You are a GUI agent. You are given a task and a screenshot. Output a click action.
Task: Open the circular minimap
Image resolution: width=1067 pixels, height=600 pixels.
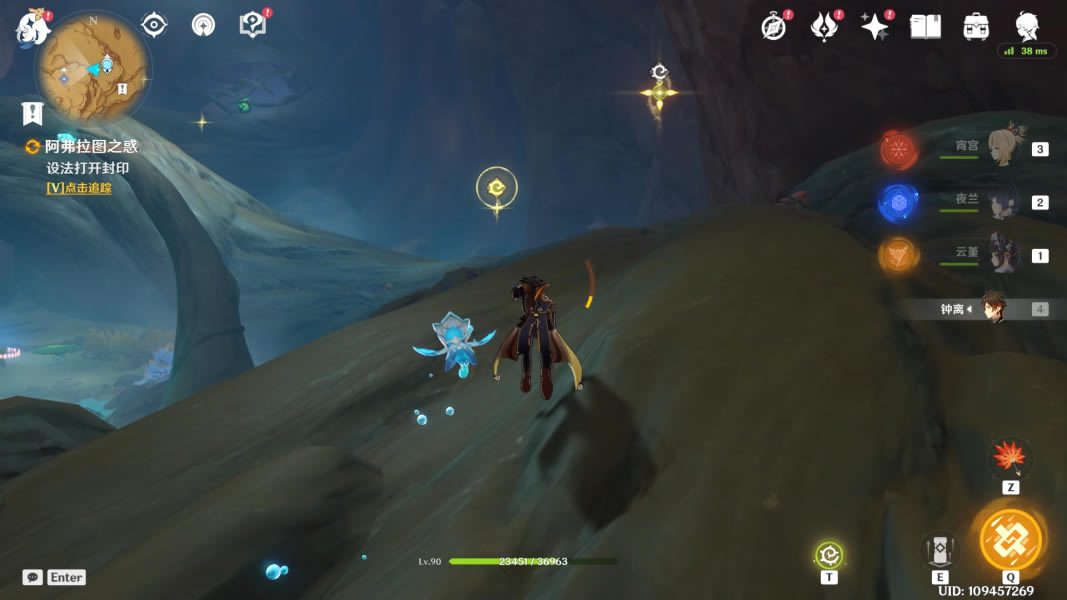pyautogui.click(x=93, y=70)
